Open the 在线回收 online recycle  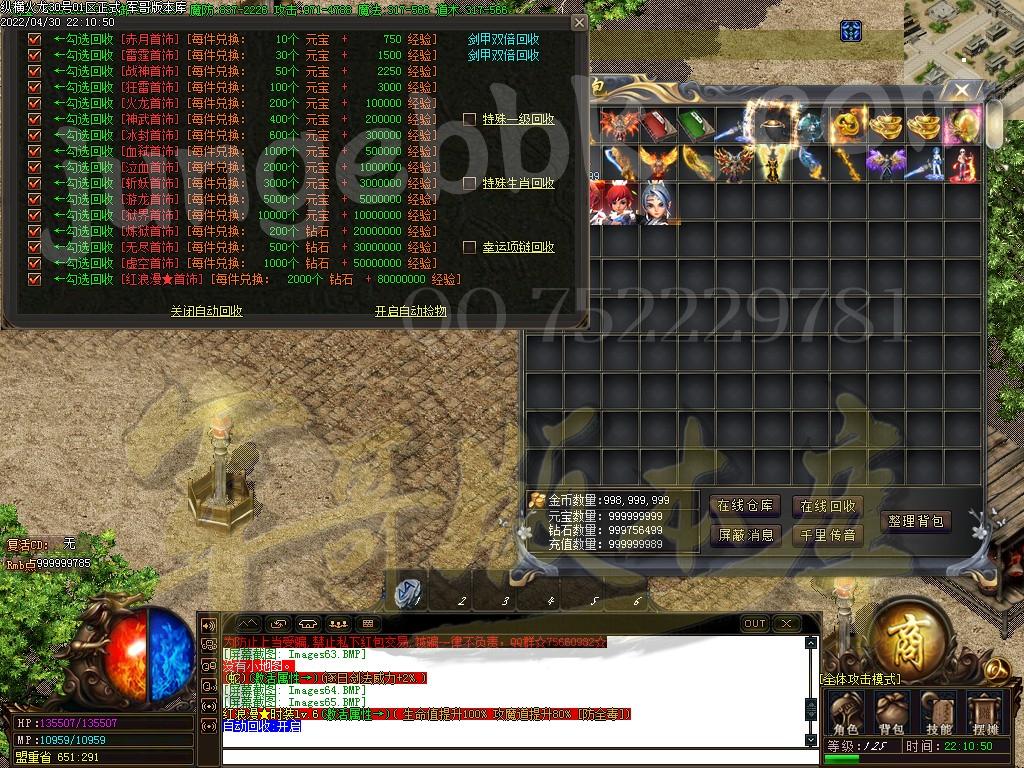(827, 506)
